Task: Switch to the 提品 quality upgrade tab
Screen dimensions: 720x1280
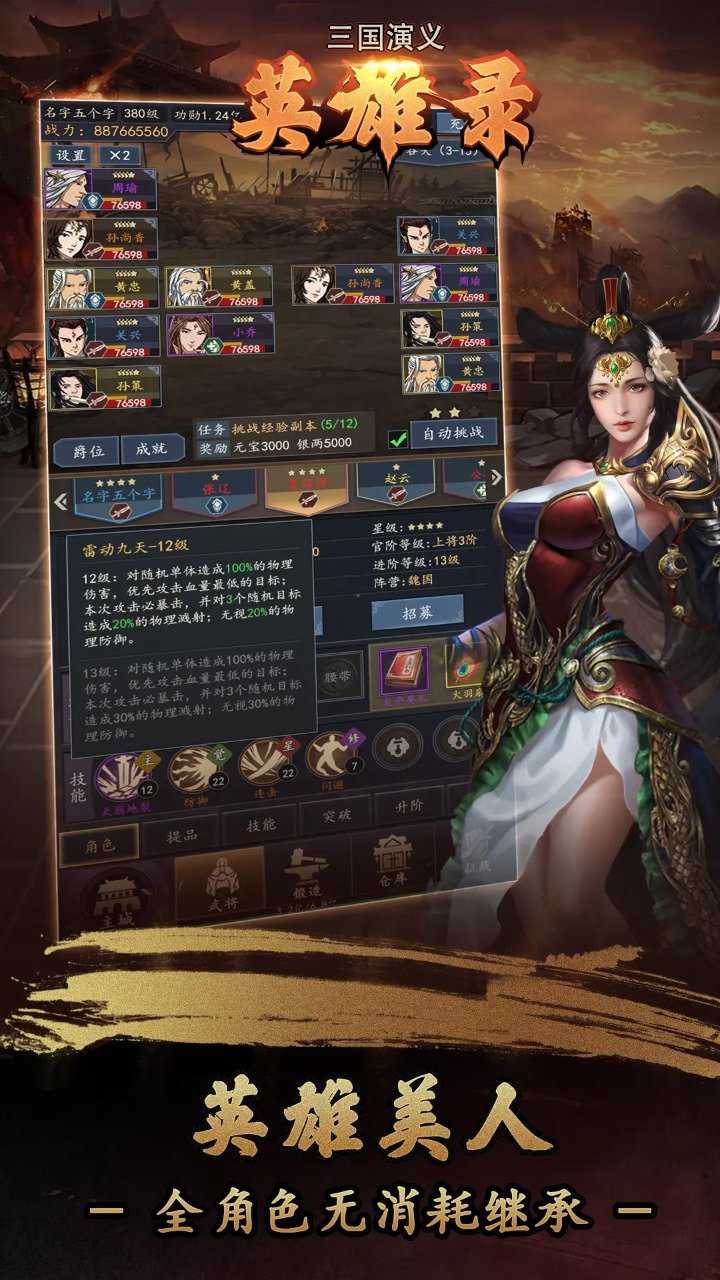Action: [x=178, y=838]
